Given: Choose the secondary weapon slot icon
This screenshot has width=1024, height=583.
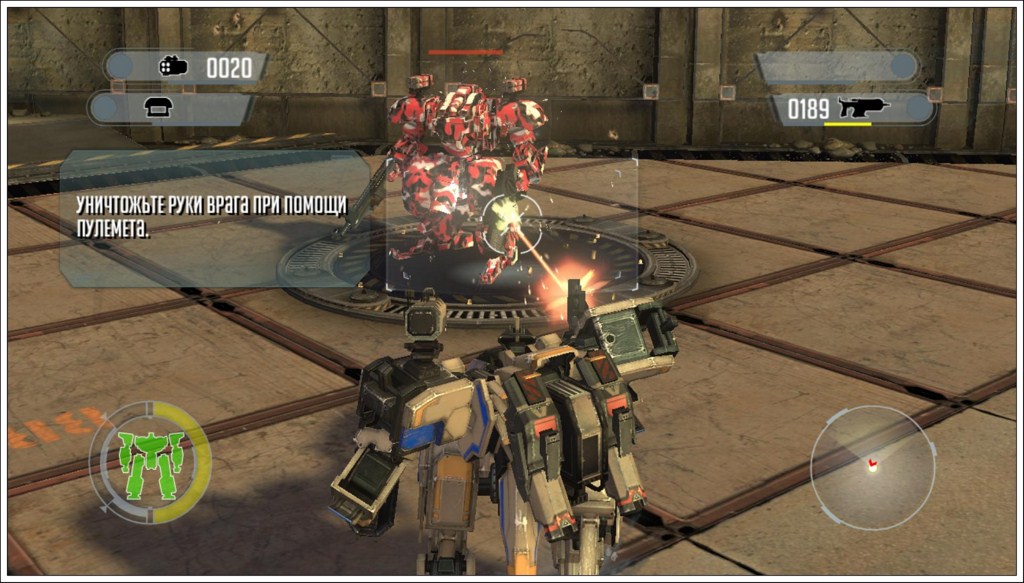Looking at the screenshot, I should pyautogui.click(x=158, y=109).
